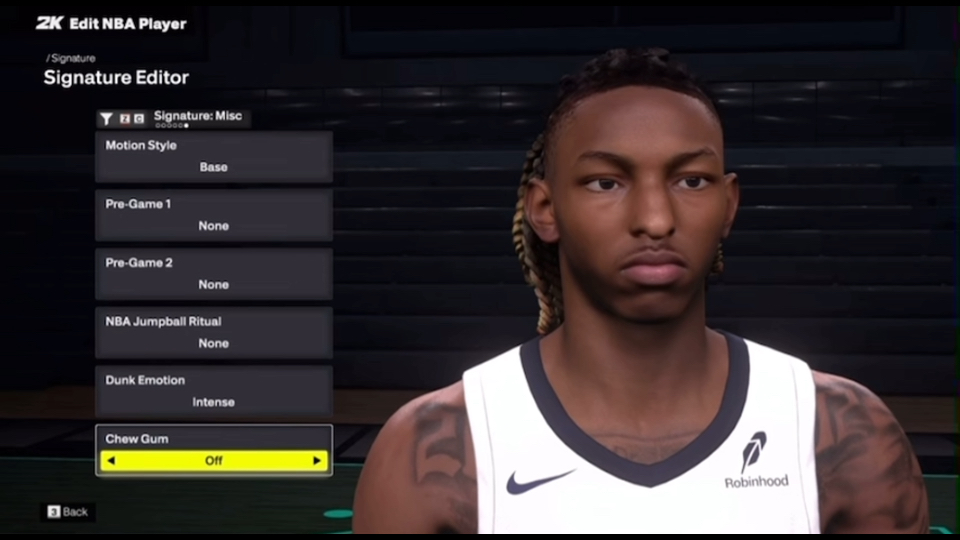Open the filter funnel icon

[x=106, y=118]
